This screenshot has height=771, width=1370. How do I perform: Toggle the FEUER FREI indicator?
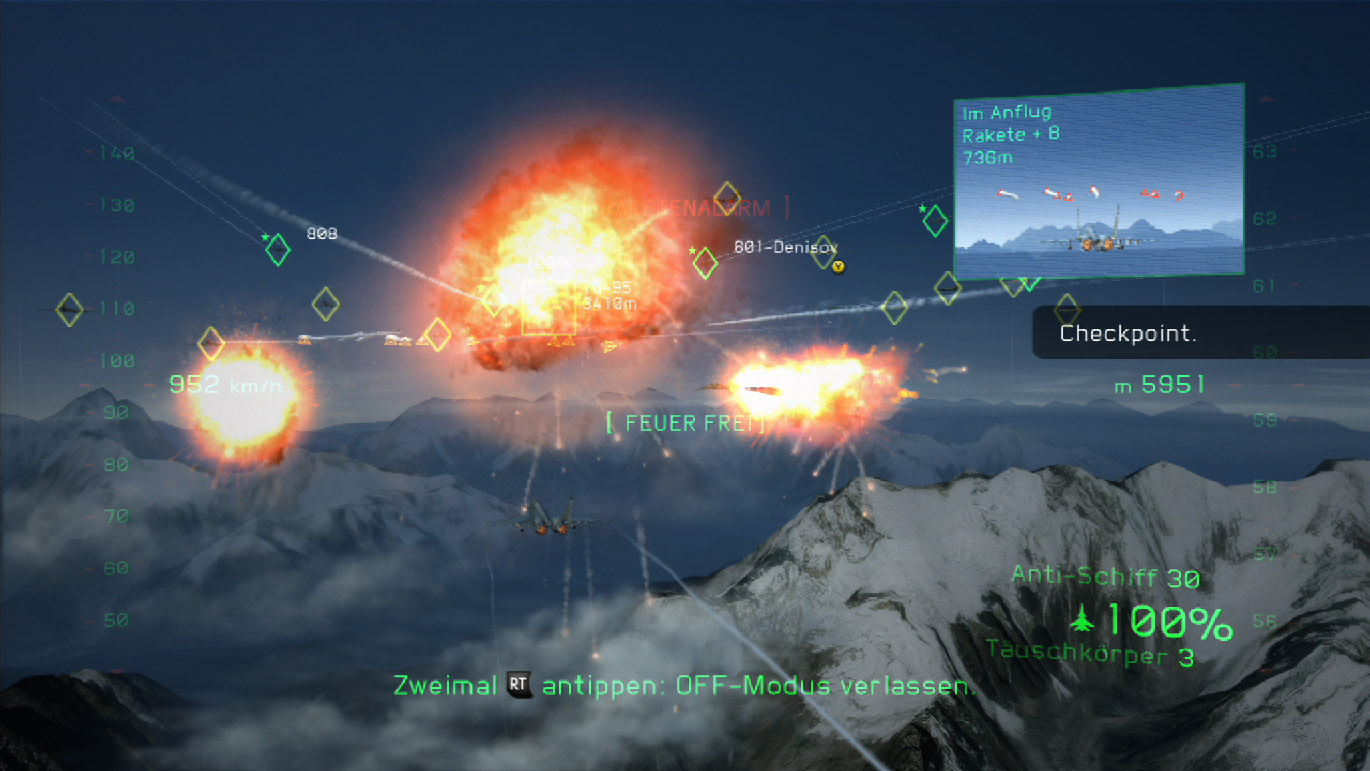tap(688, 422)
